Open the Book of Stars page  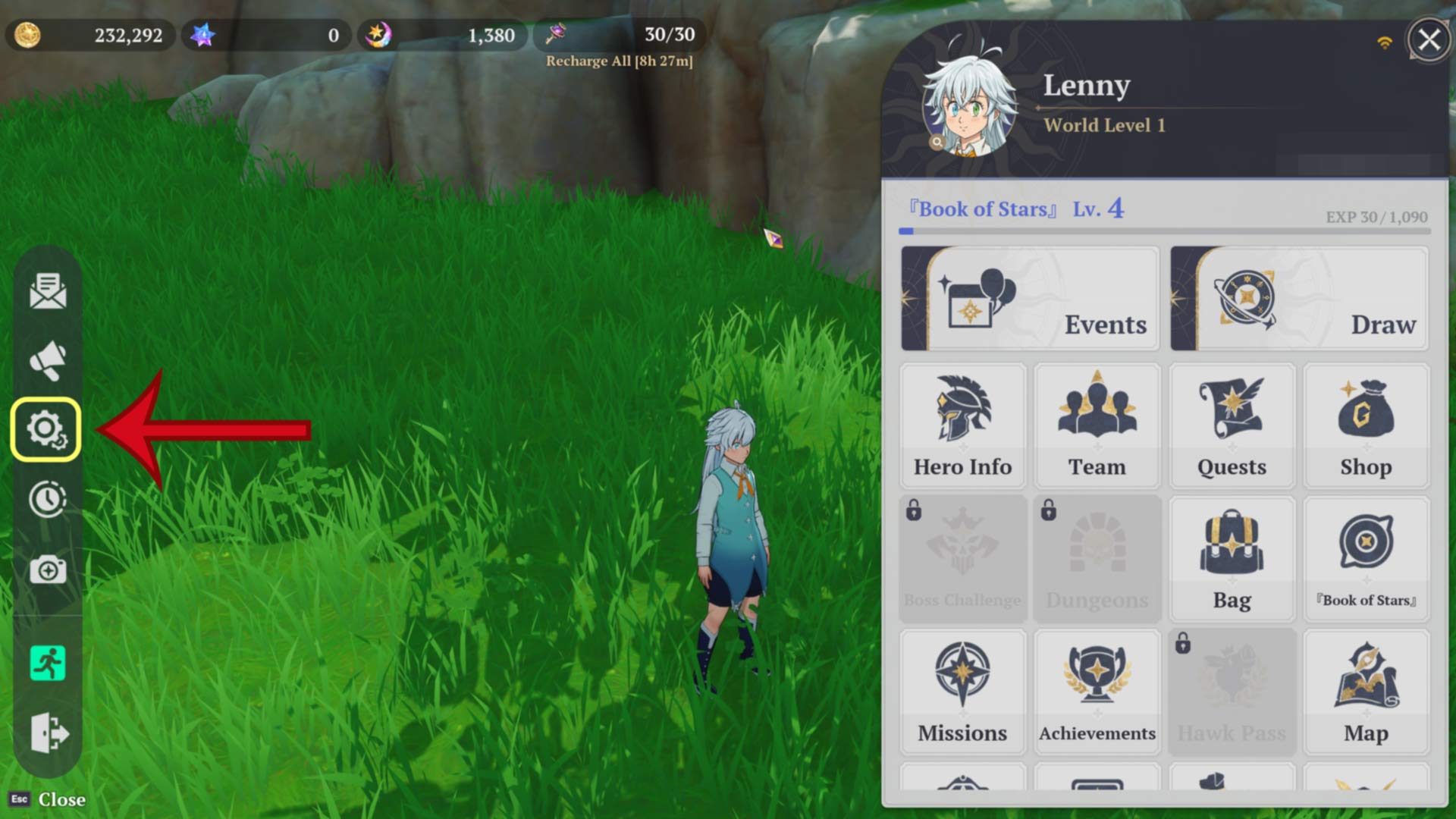(1366, 557)
